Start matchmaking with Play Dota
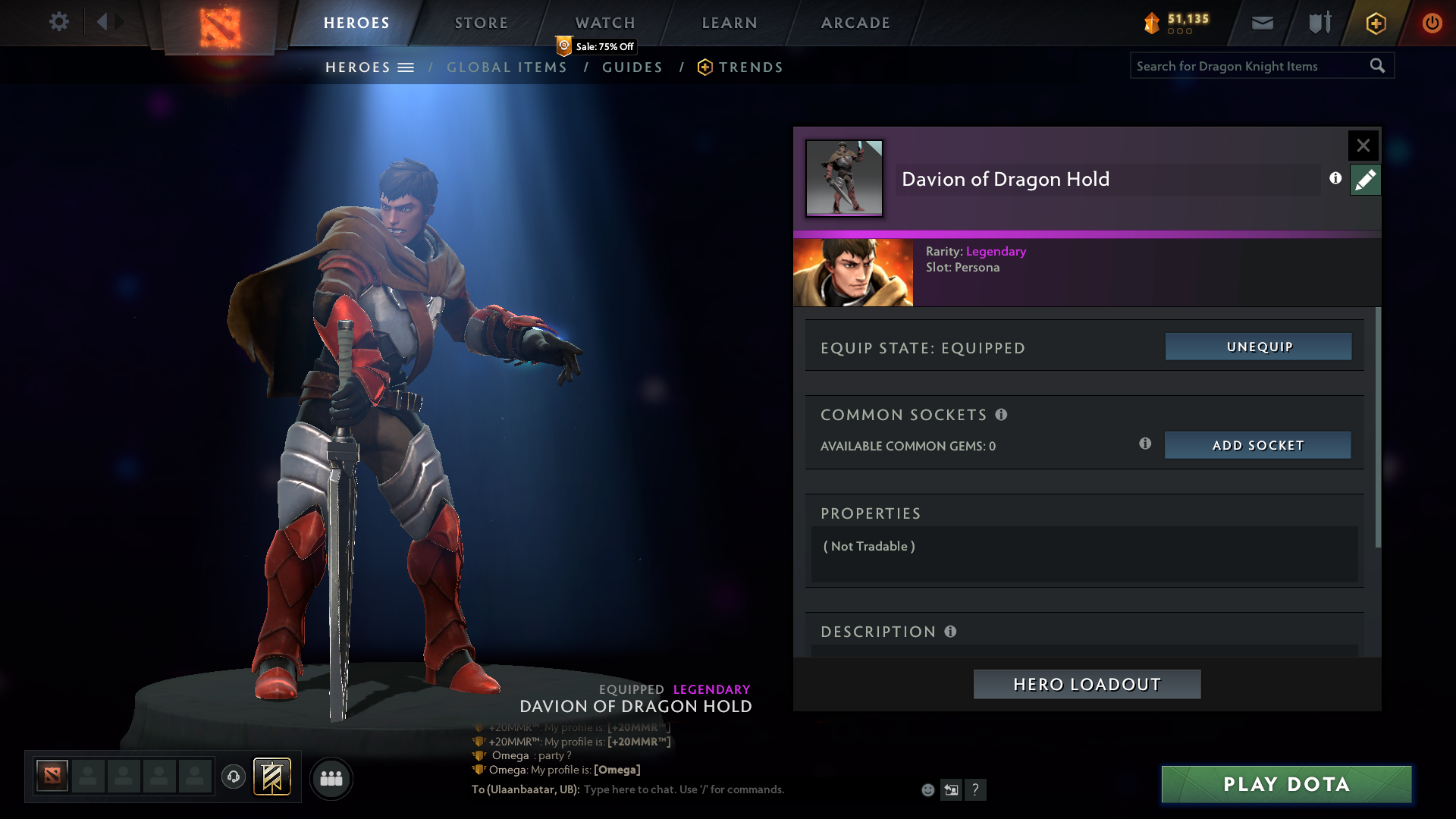 (1286, 784)
